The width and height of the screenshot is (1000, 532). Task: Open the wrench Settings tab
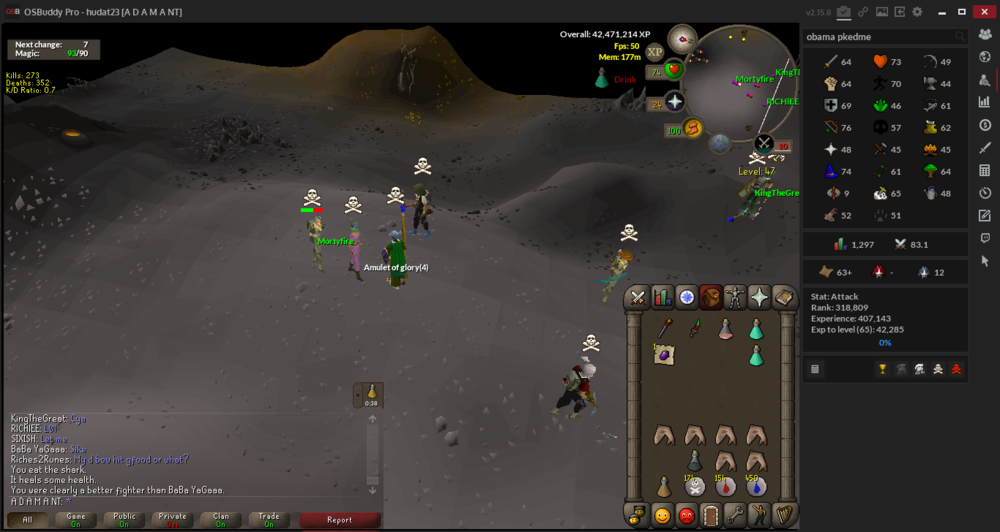735,516
